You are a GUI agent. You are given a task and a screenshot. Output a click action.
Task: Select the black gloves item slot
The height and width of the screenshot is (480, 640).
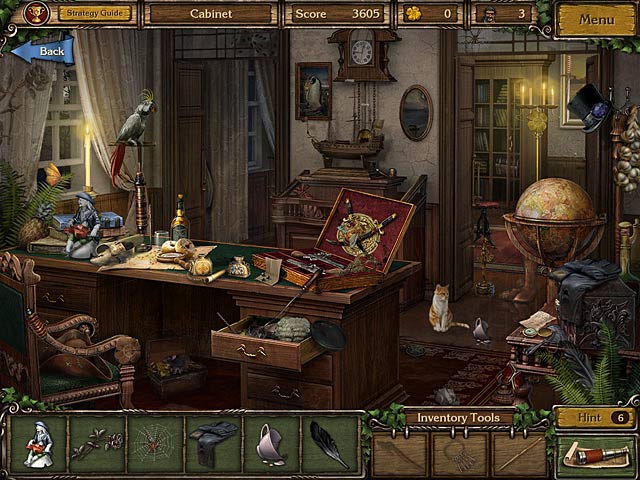tap(213, 444)
